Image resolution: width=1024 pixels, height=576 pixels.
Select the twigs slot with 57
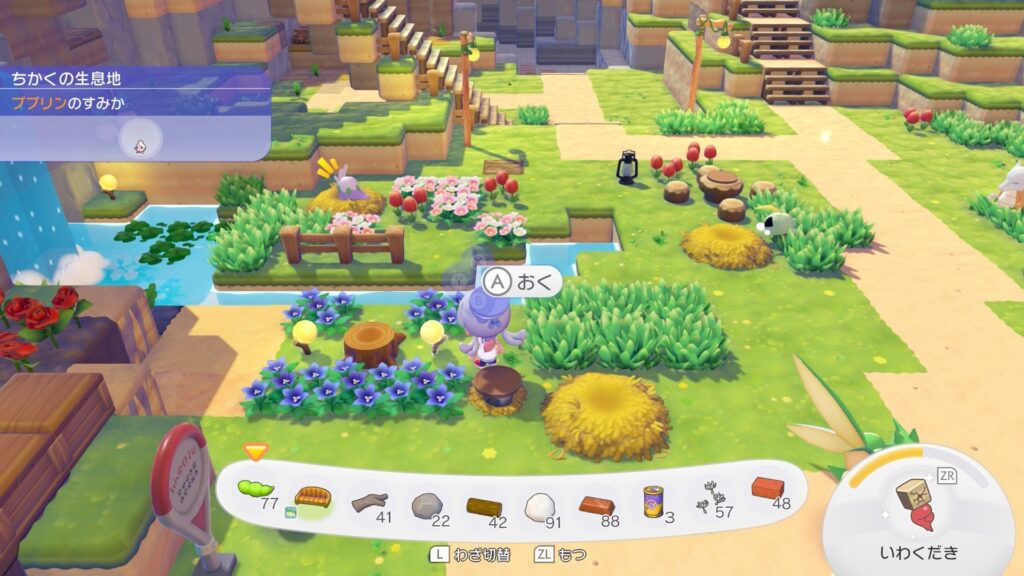click(709, 495)
